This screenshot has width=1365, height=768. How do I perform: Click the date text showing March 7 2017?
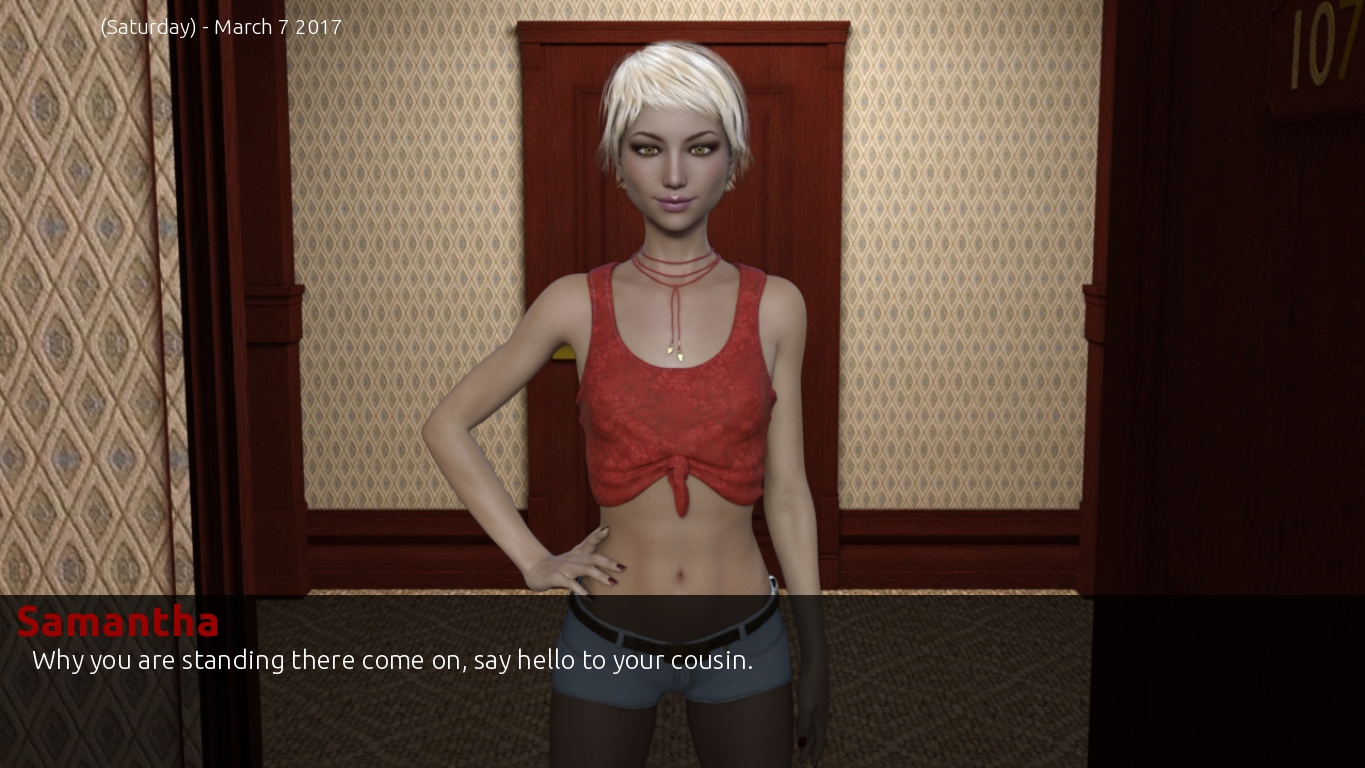click(x=220, y=27)
